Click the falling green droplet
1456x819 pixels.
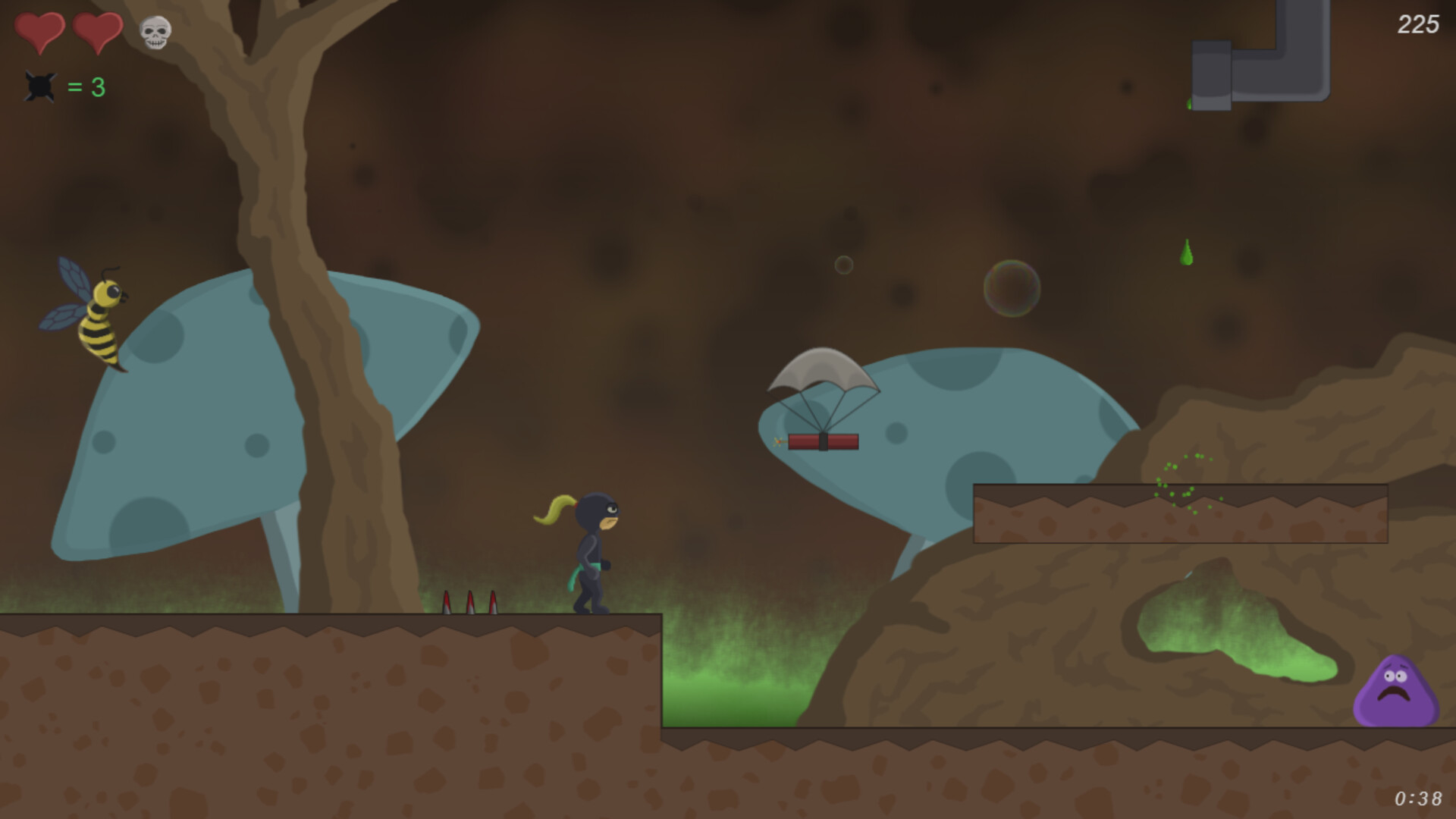tap(1187, 250)
